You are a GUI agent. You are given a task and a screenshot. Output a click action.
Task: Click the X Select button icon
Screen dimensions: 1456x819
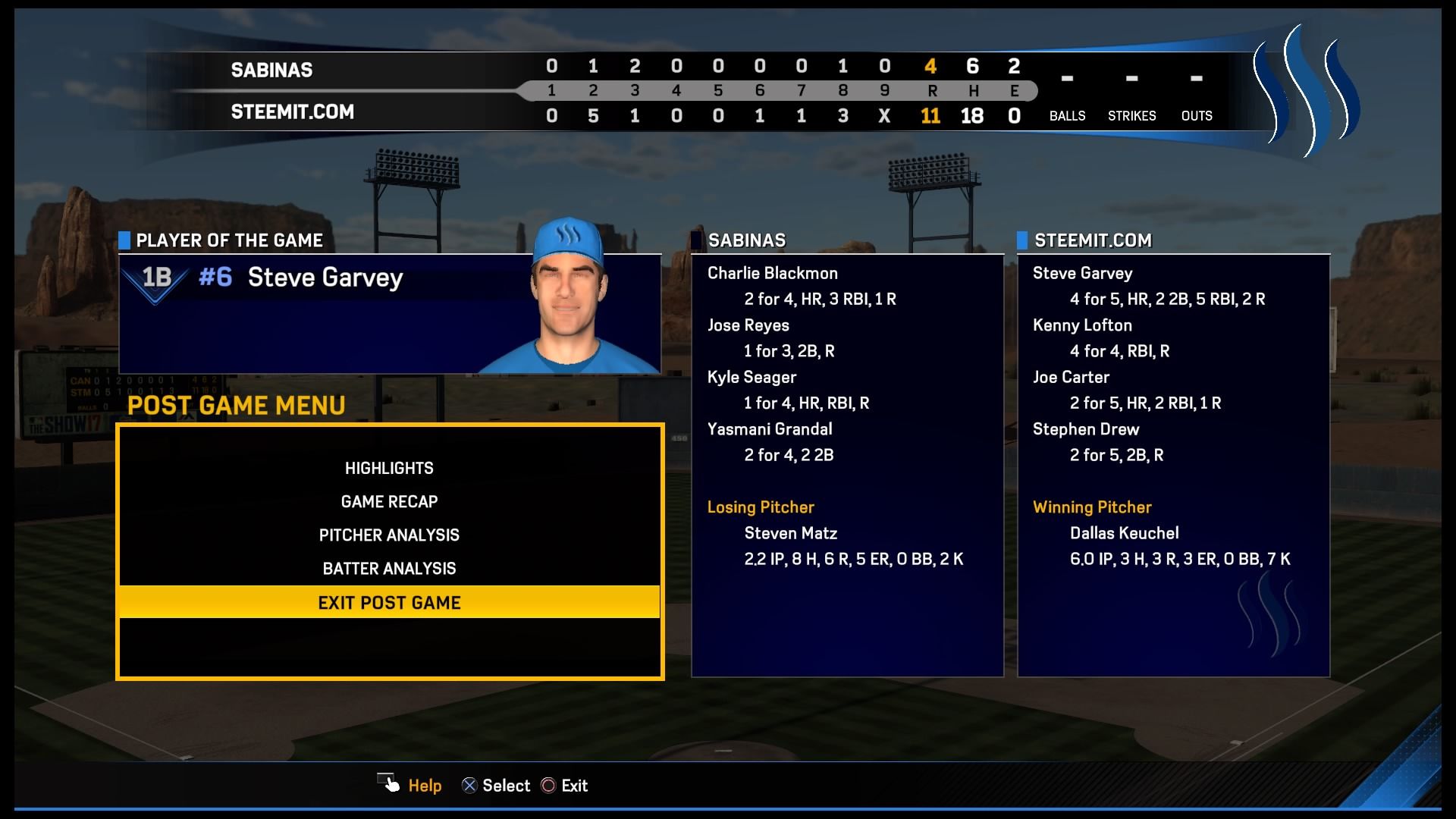[471, 785]
